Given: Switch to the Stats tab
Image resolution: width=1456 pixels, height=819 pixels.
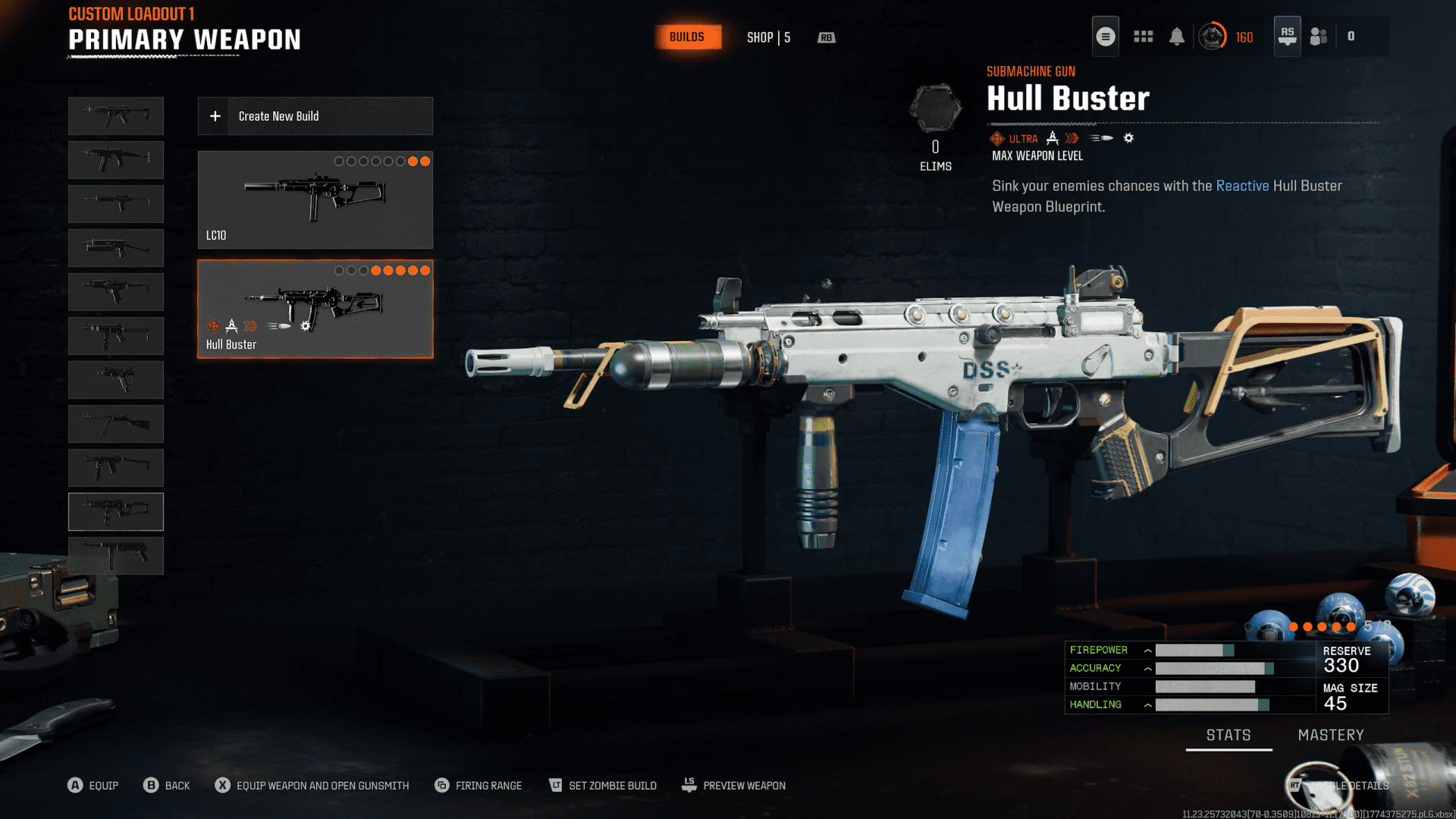Looking at the screenshot, I should coord(1228,735).
